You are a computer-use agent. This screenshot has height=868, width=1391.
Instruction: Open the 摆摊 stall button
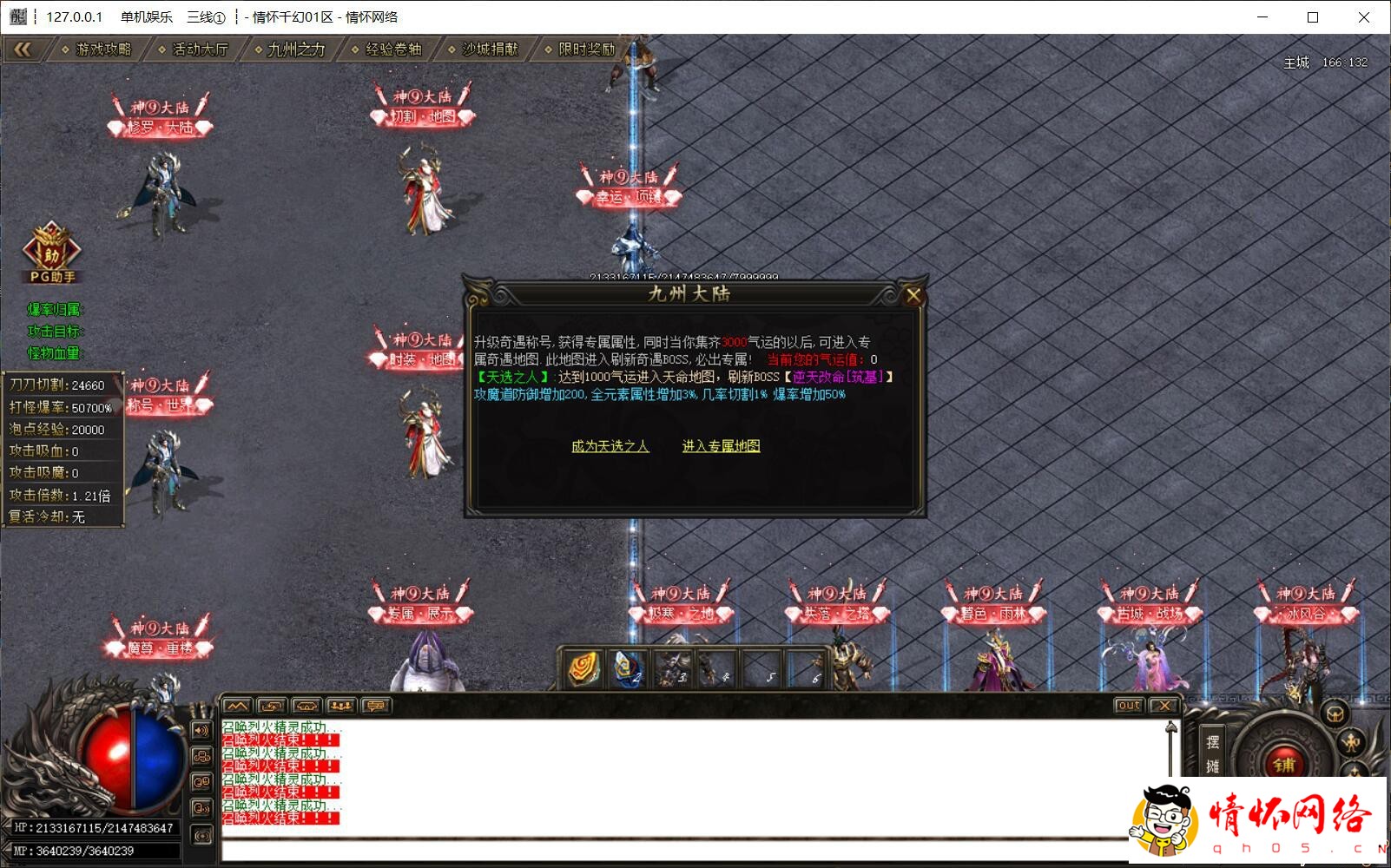[x=1212, y=753]
